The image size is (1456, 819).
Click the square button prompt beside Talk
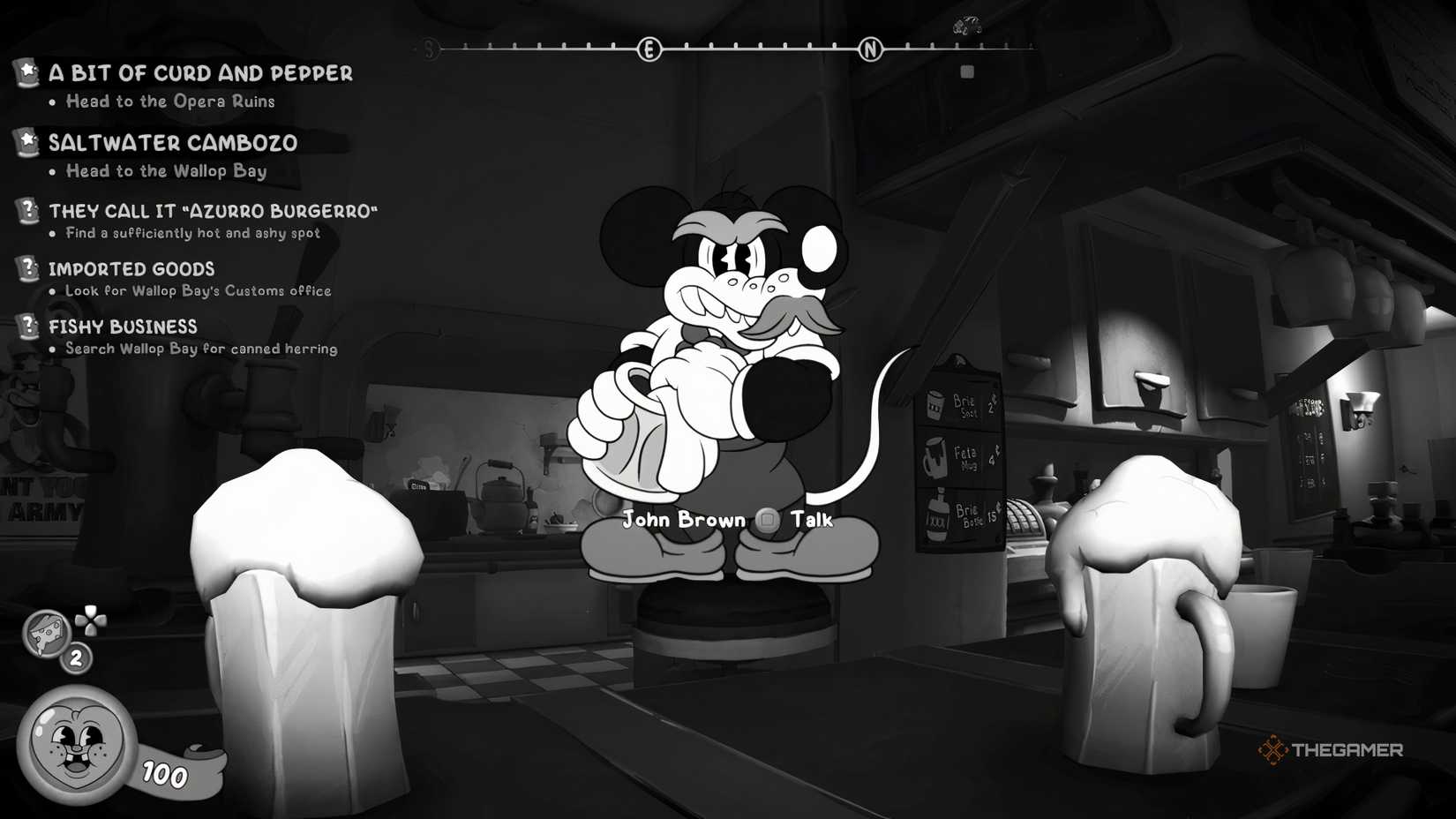click(764, 520)
